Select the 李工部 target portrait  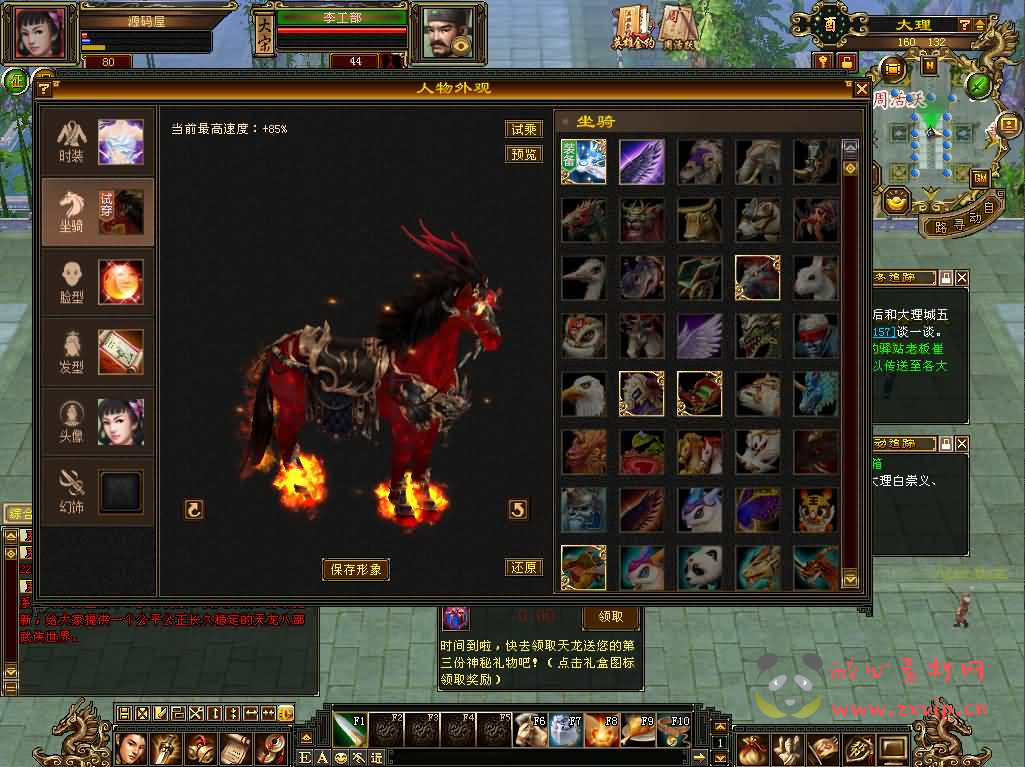(441, 33)
